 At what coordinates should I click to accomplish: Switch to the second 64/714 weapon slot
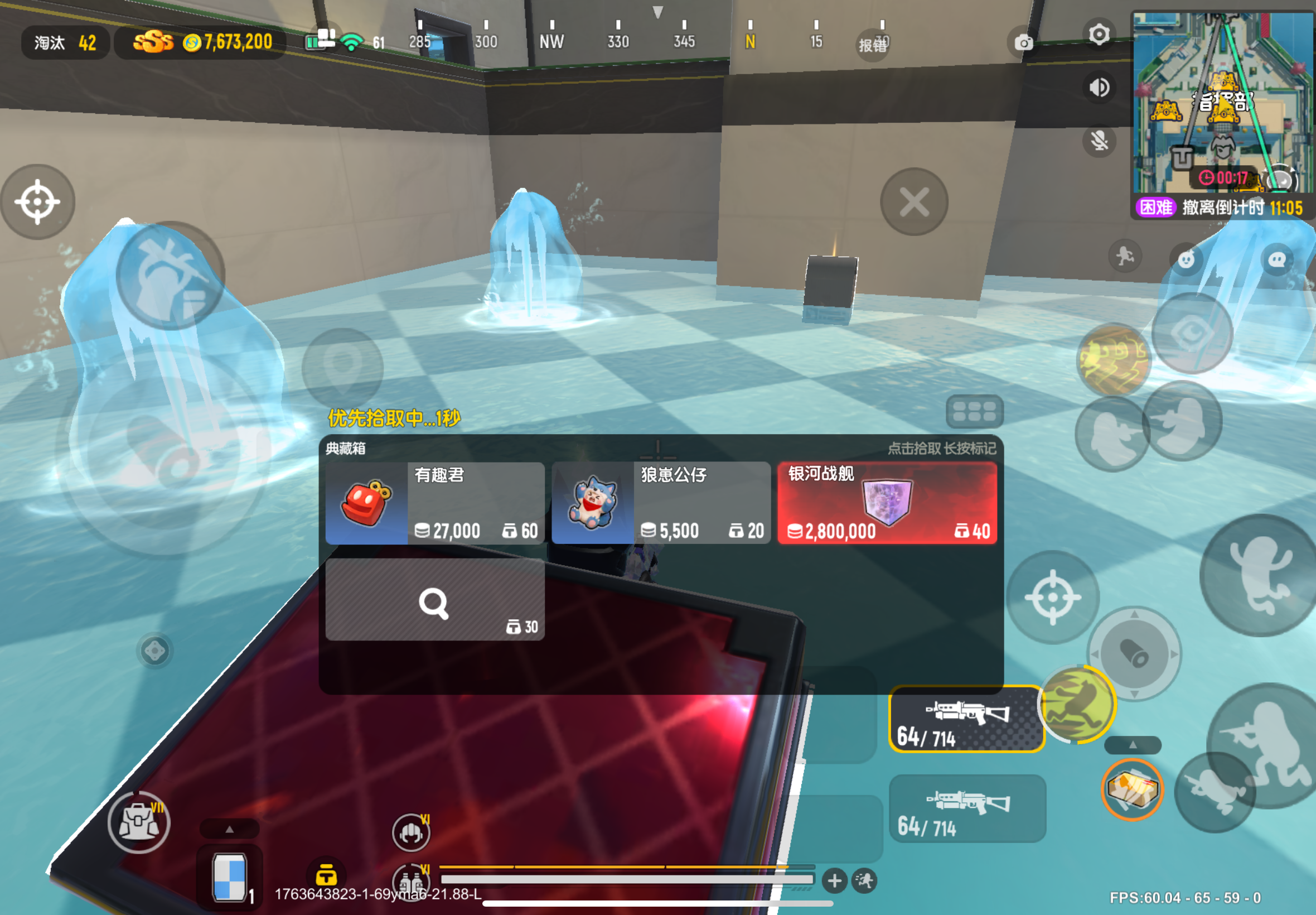pos(967,808)
